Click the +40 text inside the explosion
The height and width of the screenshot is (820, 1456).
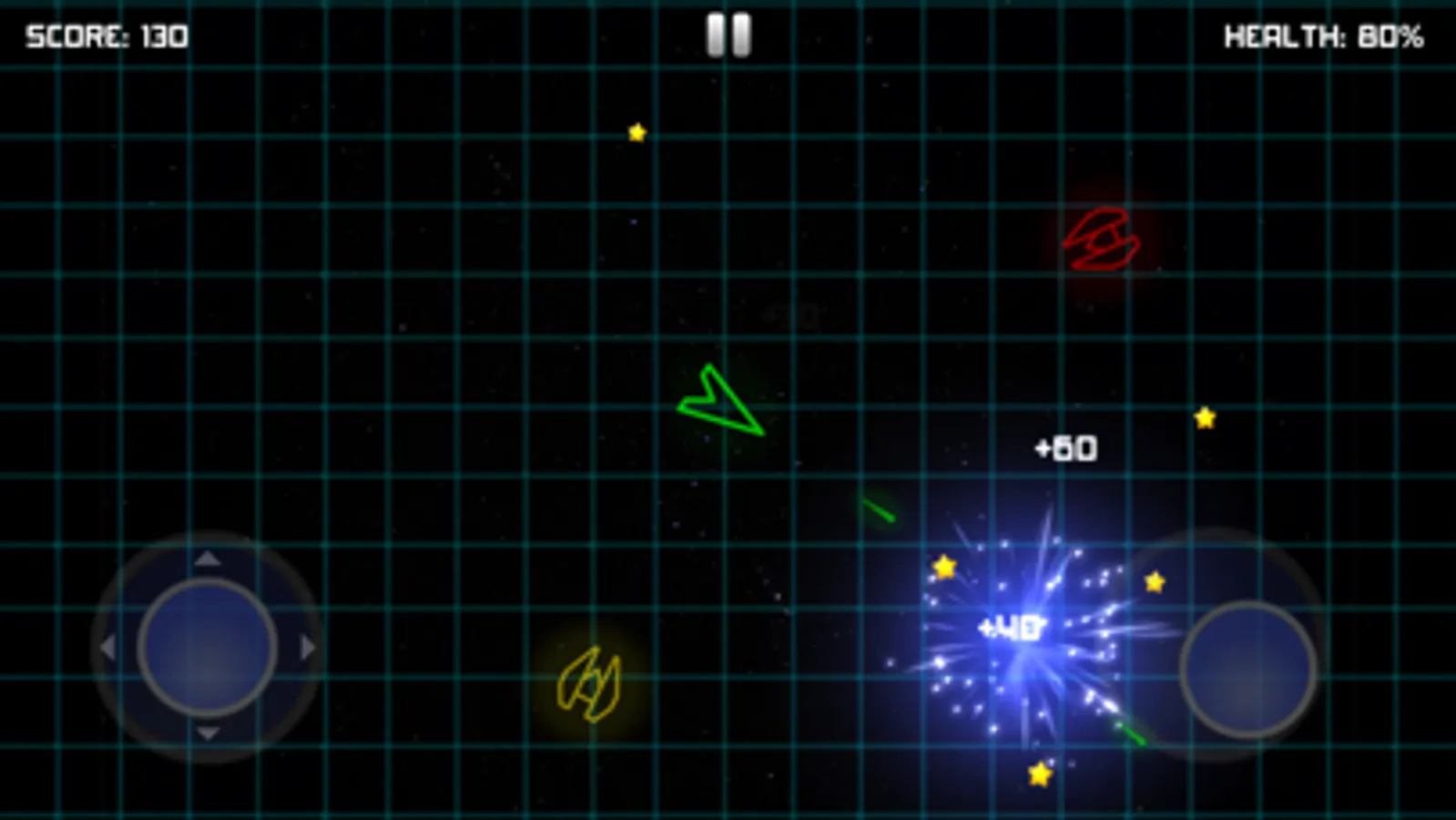[x=1011, y=628]
